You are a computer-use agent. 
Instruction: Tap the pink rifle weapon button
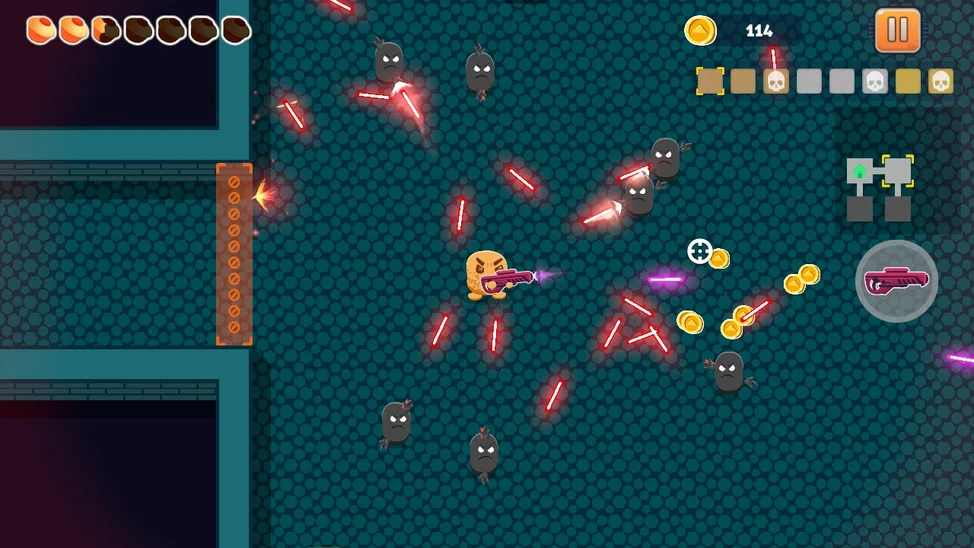click(x=896, y=281)
